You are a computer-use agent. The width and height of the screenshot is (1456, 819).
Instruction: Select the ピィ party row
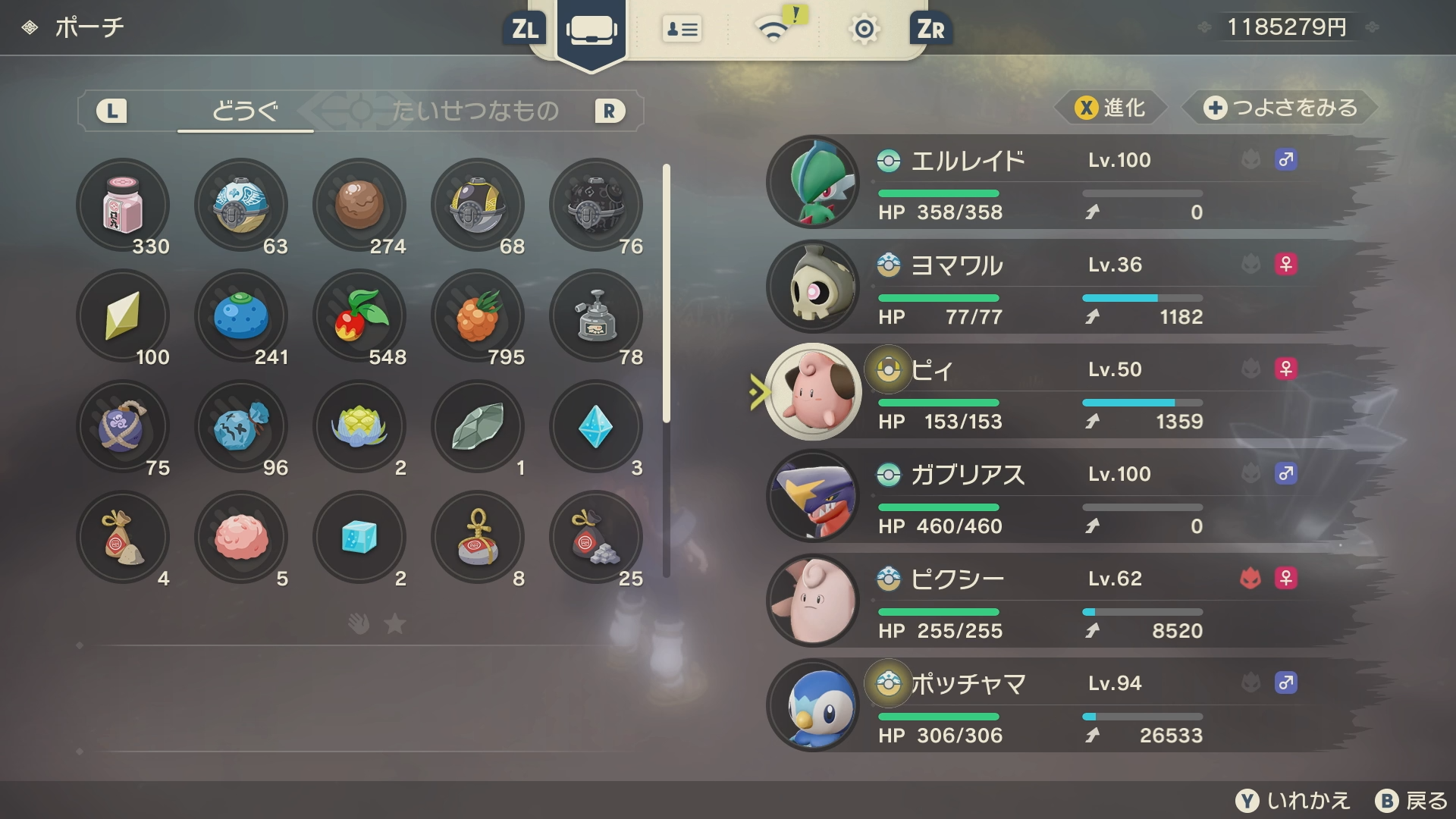1062,391
